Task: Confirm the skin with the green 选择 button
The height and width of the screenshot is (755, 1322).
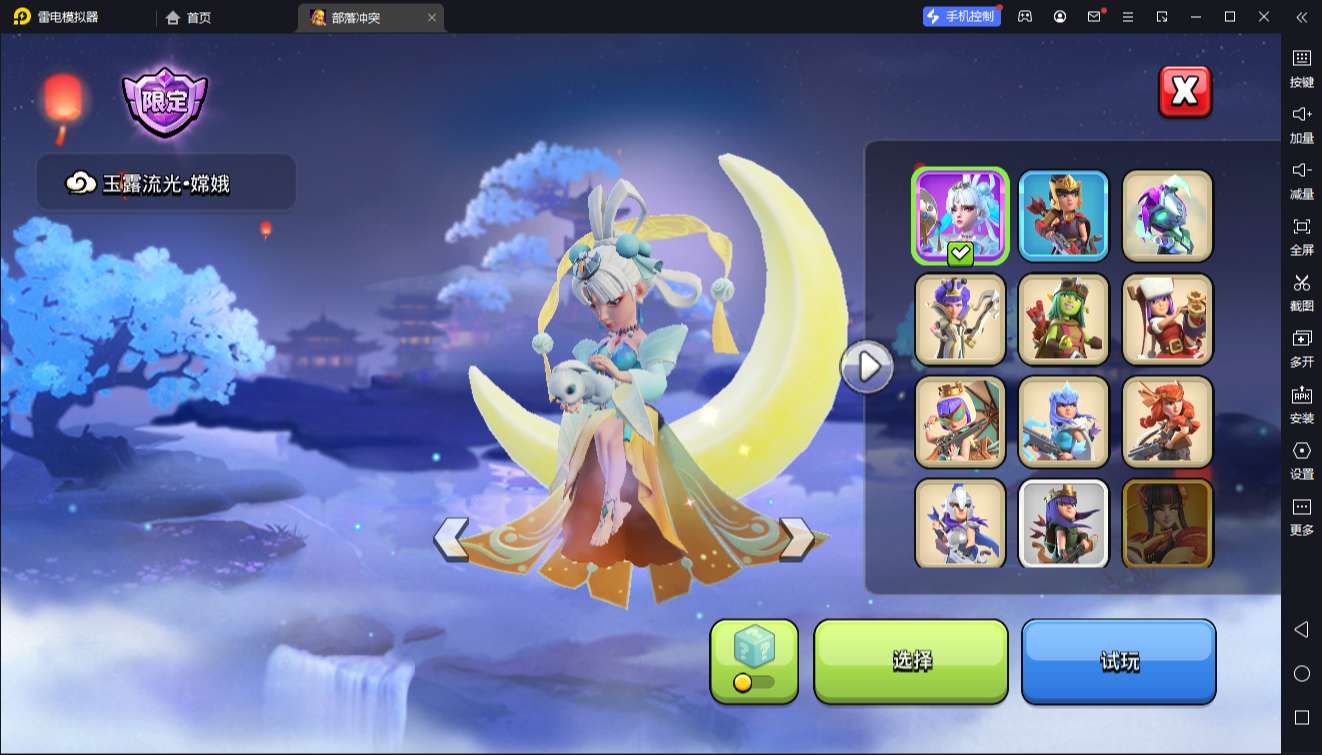Action: coord(911,661)
